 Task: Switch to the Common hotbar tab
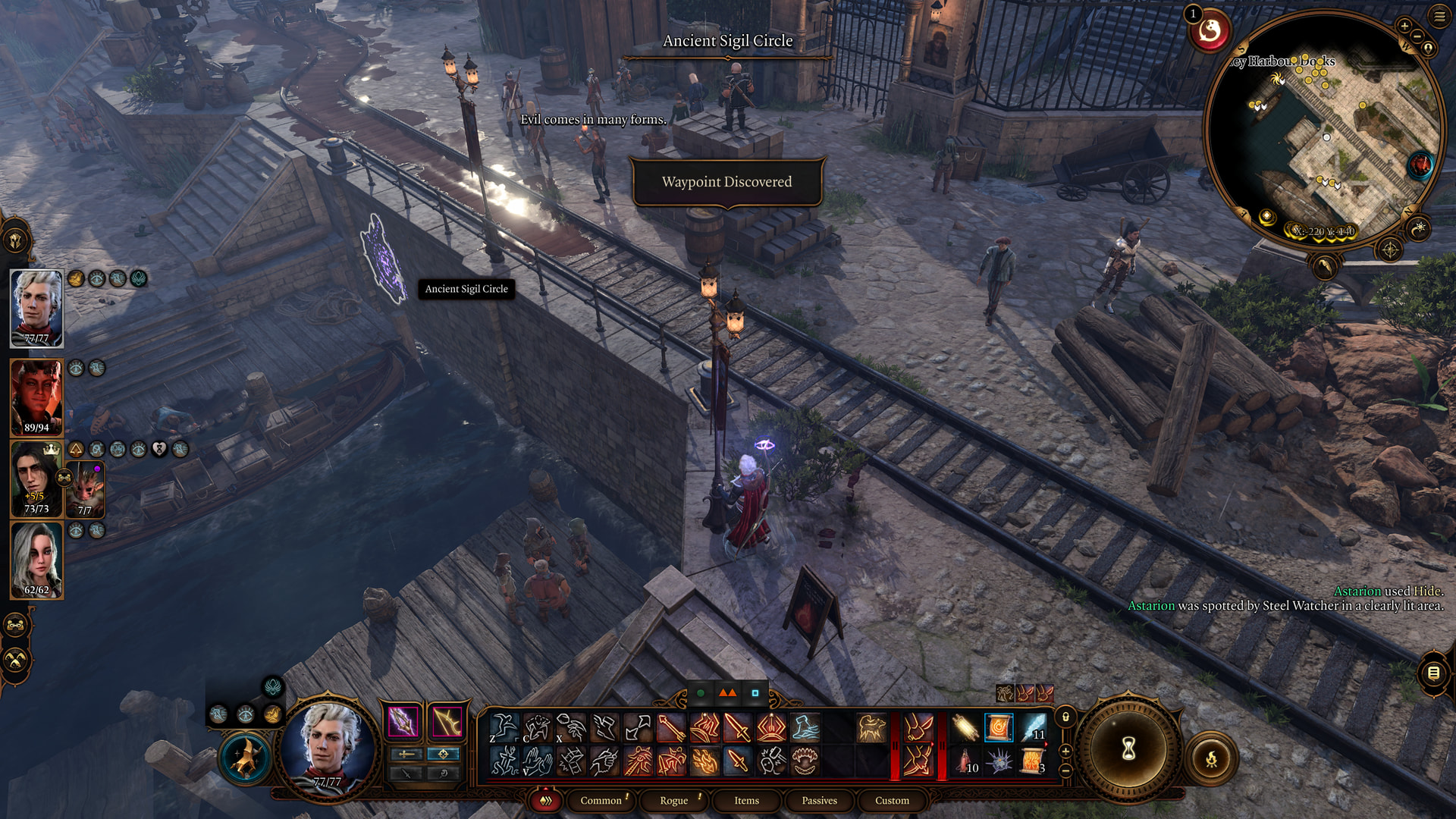[601, 800]
